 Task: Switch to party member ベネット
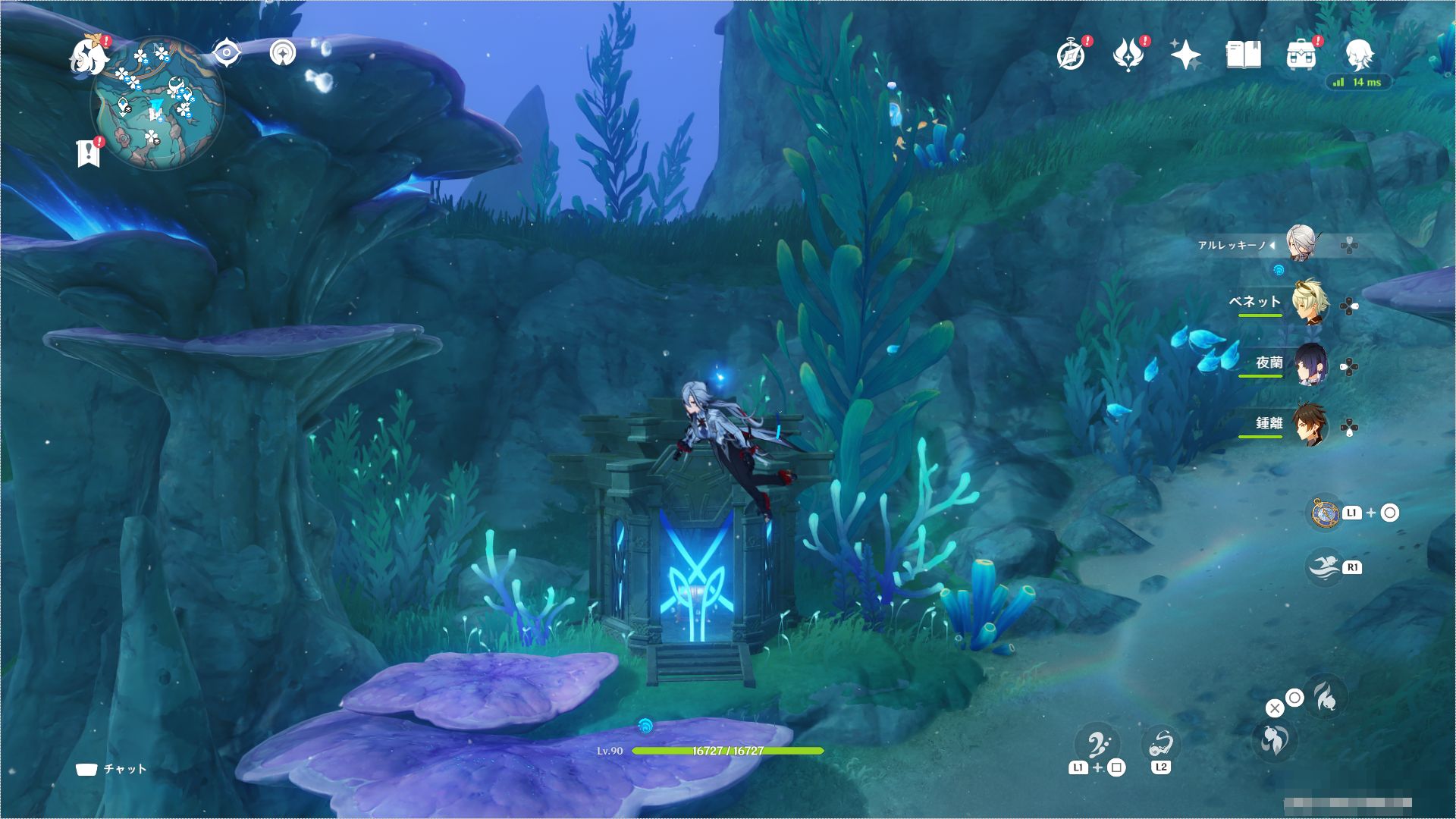pos(1309,303)
